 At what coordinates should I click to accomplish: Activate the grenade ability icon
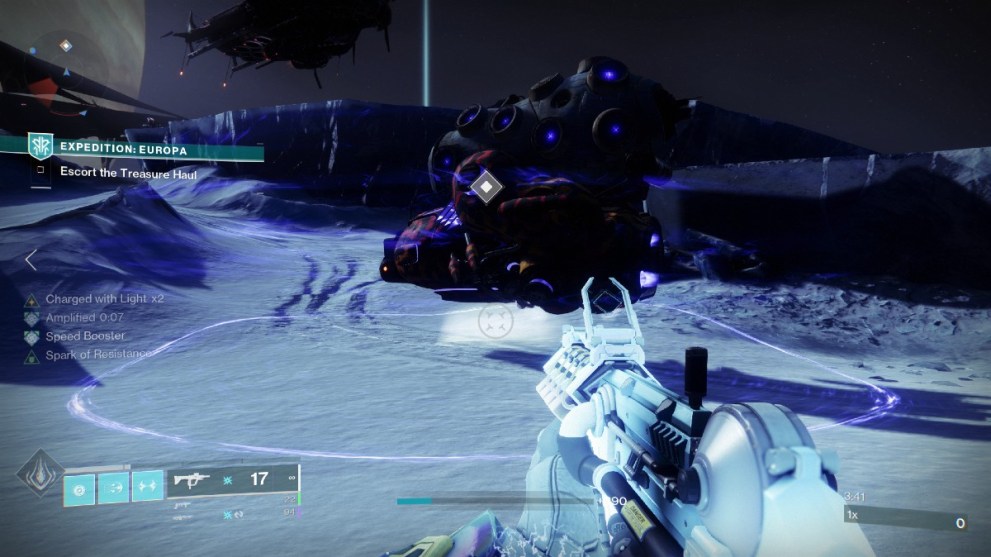(80, 487)
